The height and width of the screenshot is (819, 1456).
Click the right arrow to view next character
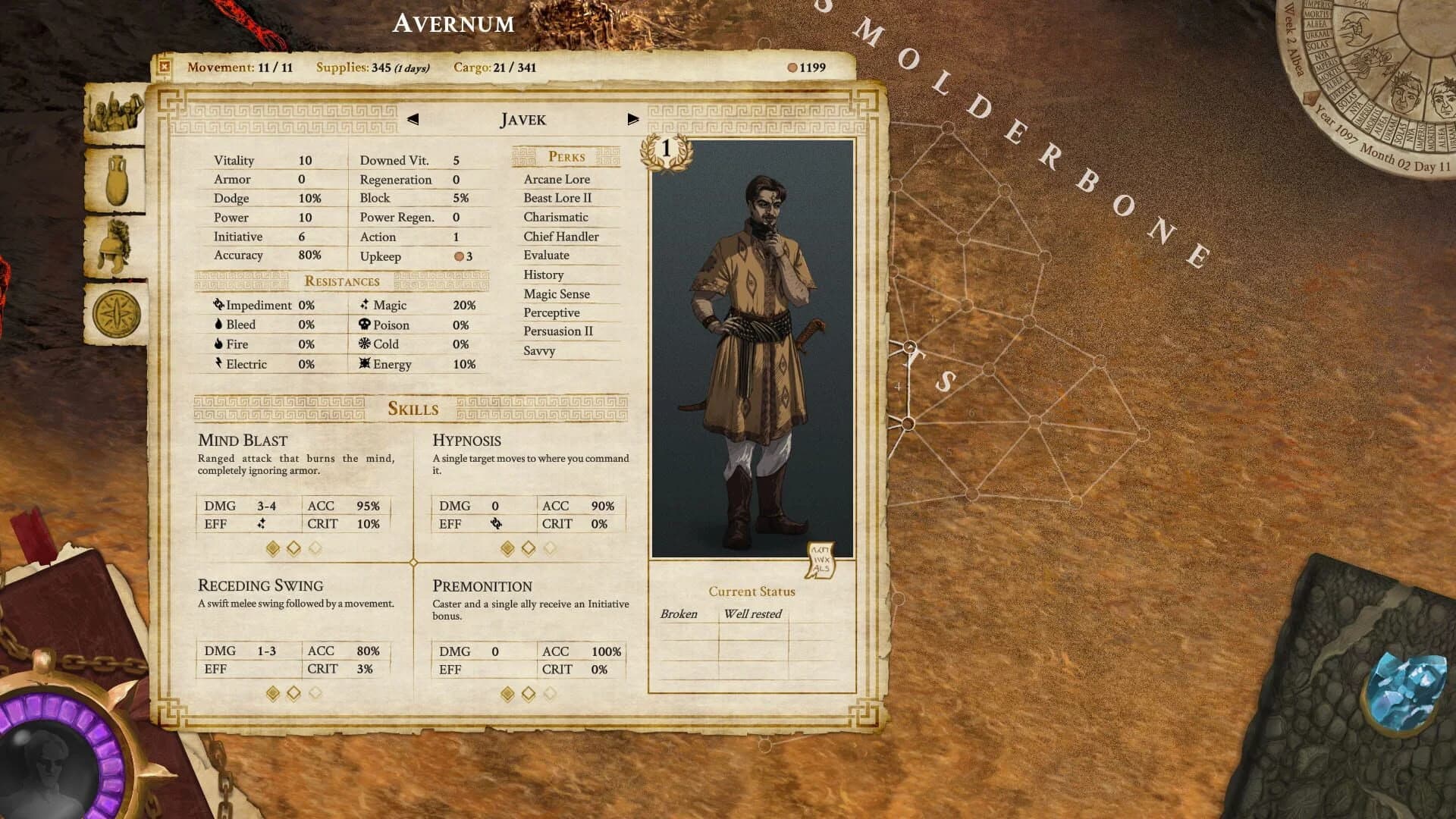[633, 119]
